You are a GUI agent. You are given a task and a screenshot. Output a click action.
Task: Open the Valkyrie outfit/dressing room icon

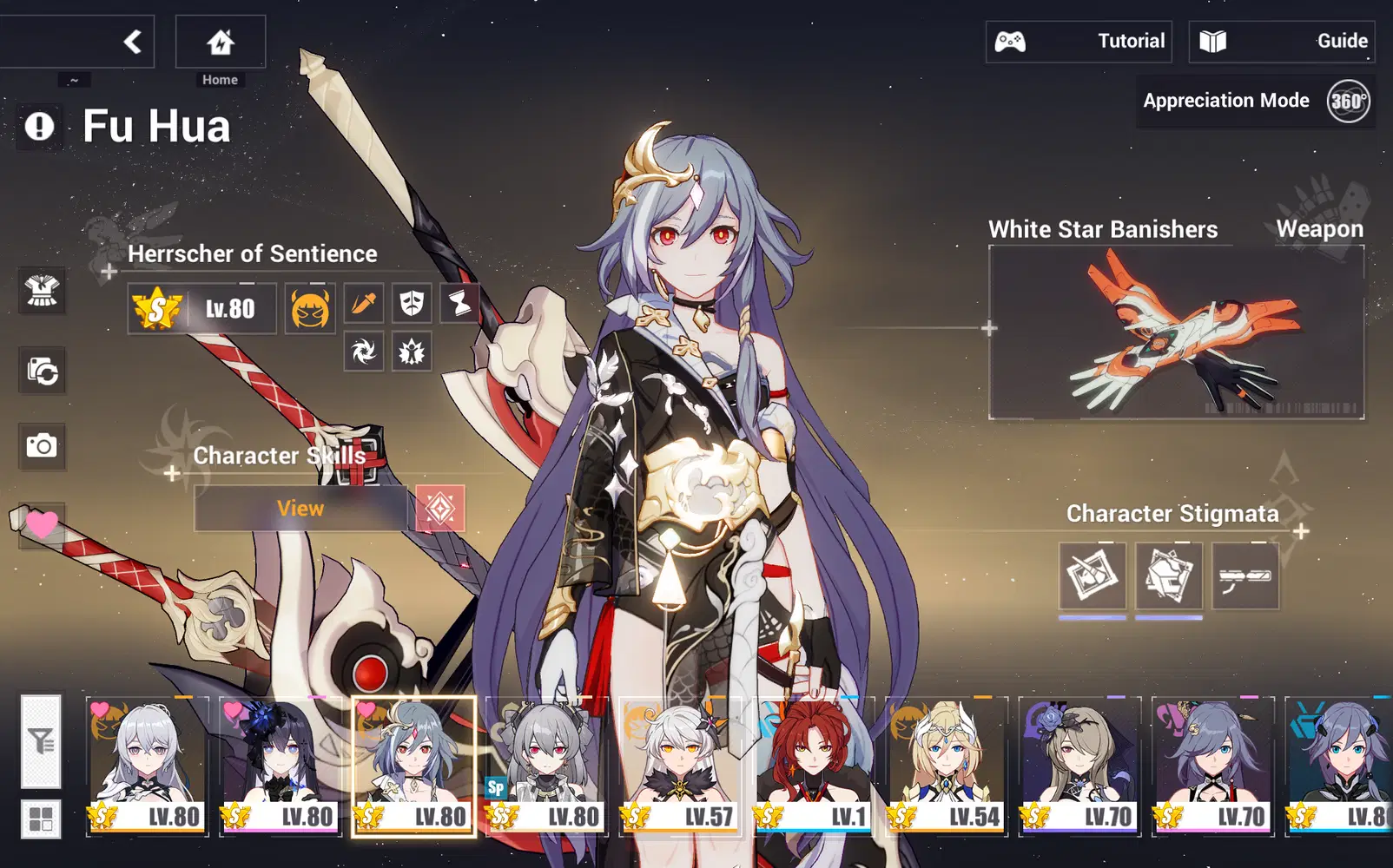tap(43, 293)
